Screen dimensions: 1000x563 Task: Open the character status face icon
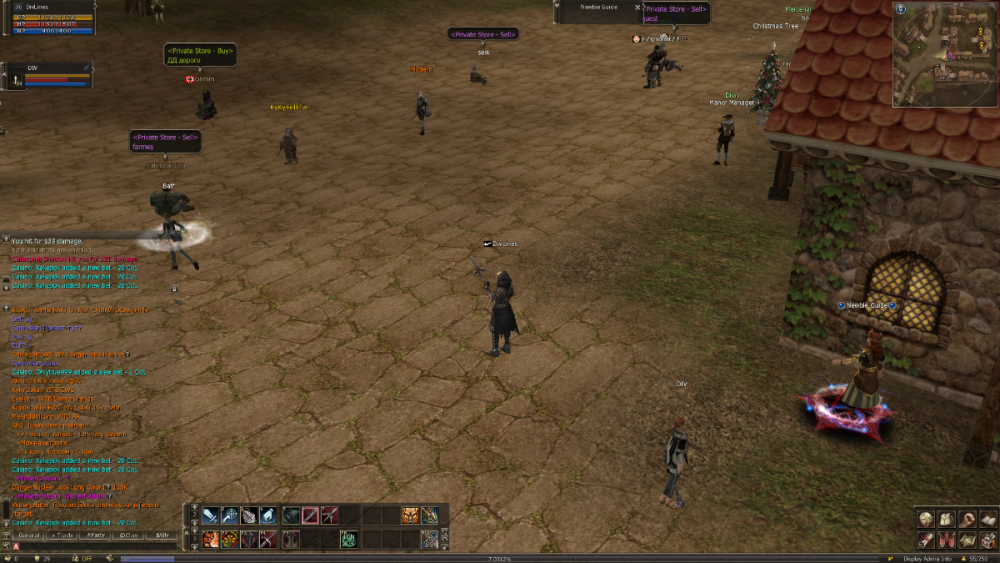[926, 518]
